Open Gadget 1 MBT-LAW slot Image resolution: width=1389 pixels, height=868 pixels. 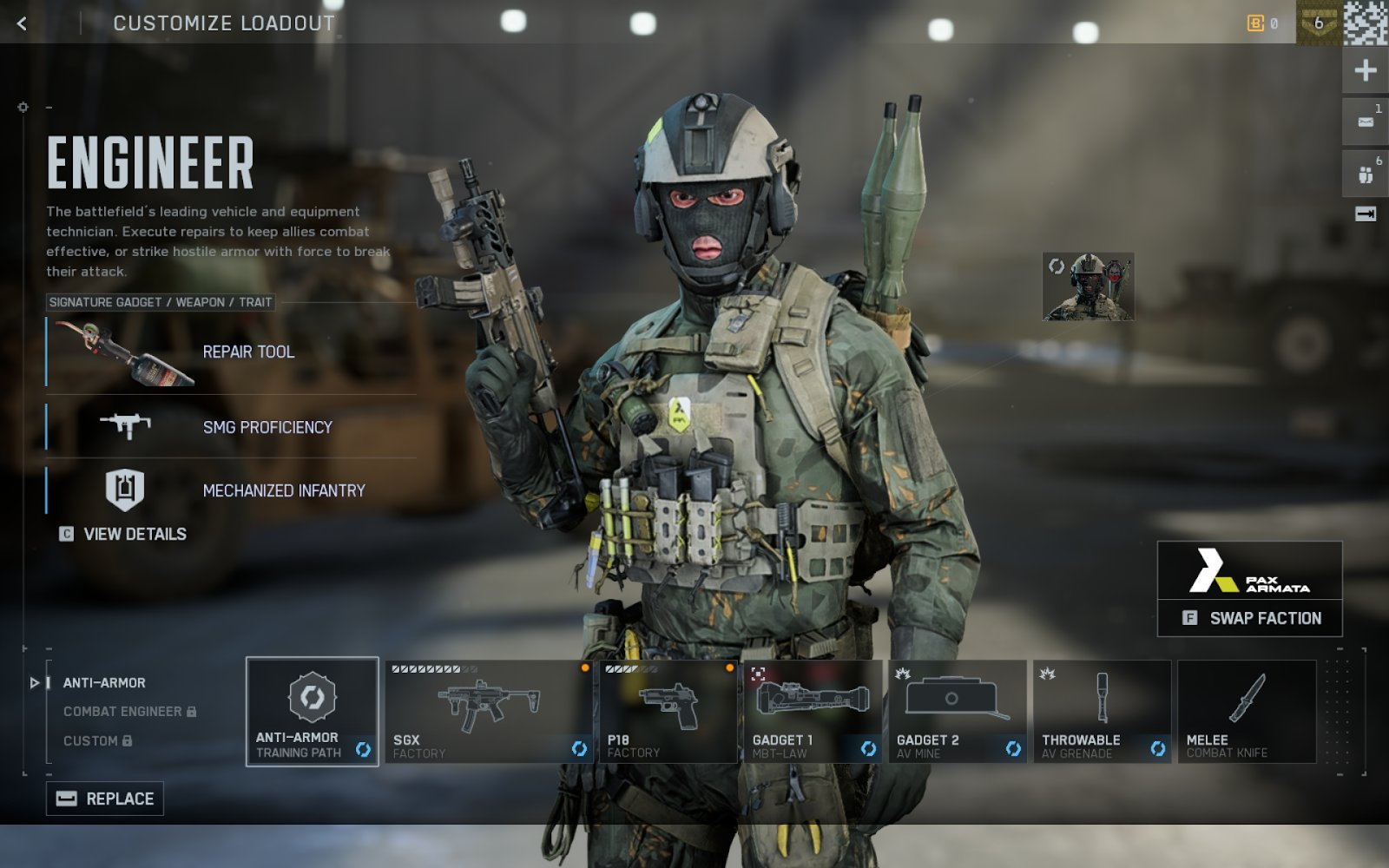pos(812,712)
